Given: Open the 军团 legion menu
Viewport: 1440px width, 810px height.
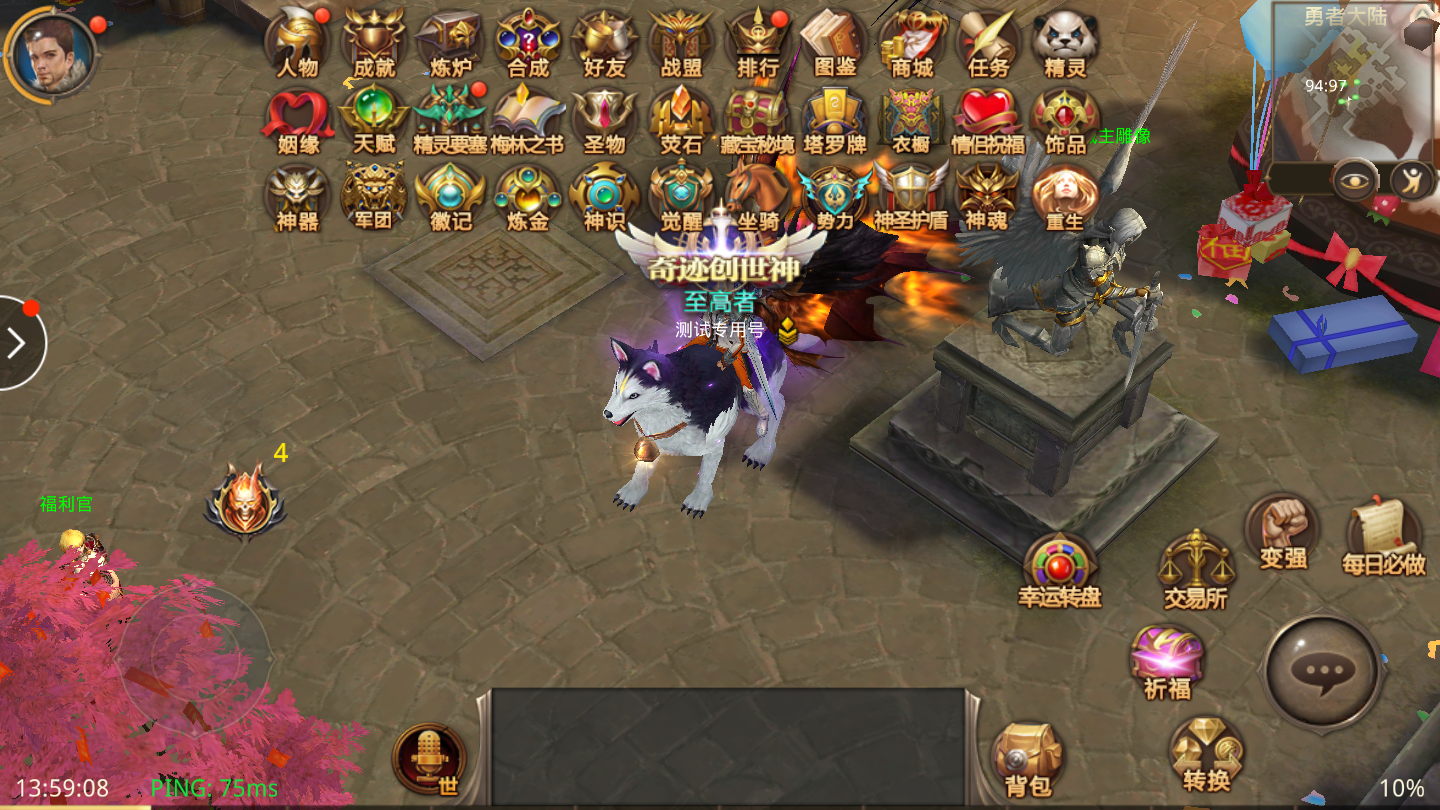Looking at the screenshot, I should [x=374, y=195].
